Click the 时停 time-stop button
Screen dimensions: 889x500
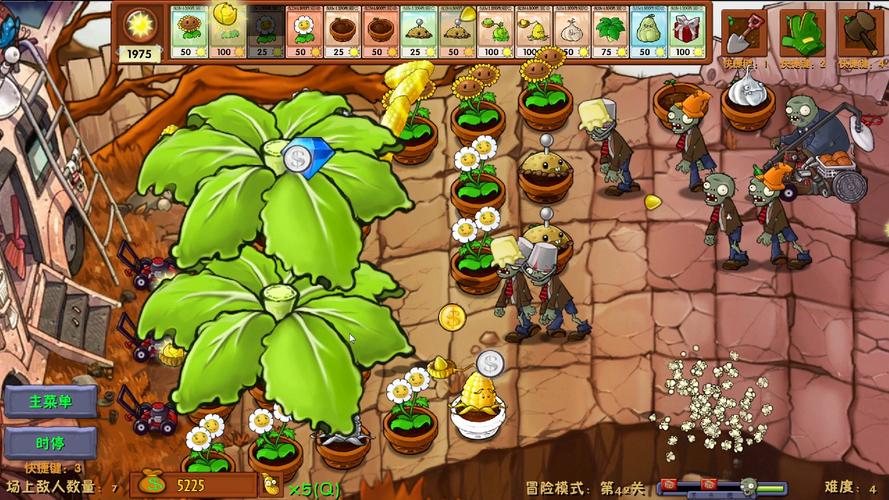point(50,443)
